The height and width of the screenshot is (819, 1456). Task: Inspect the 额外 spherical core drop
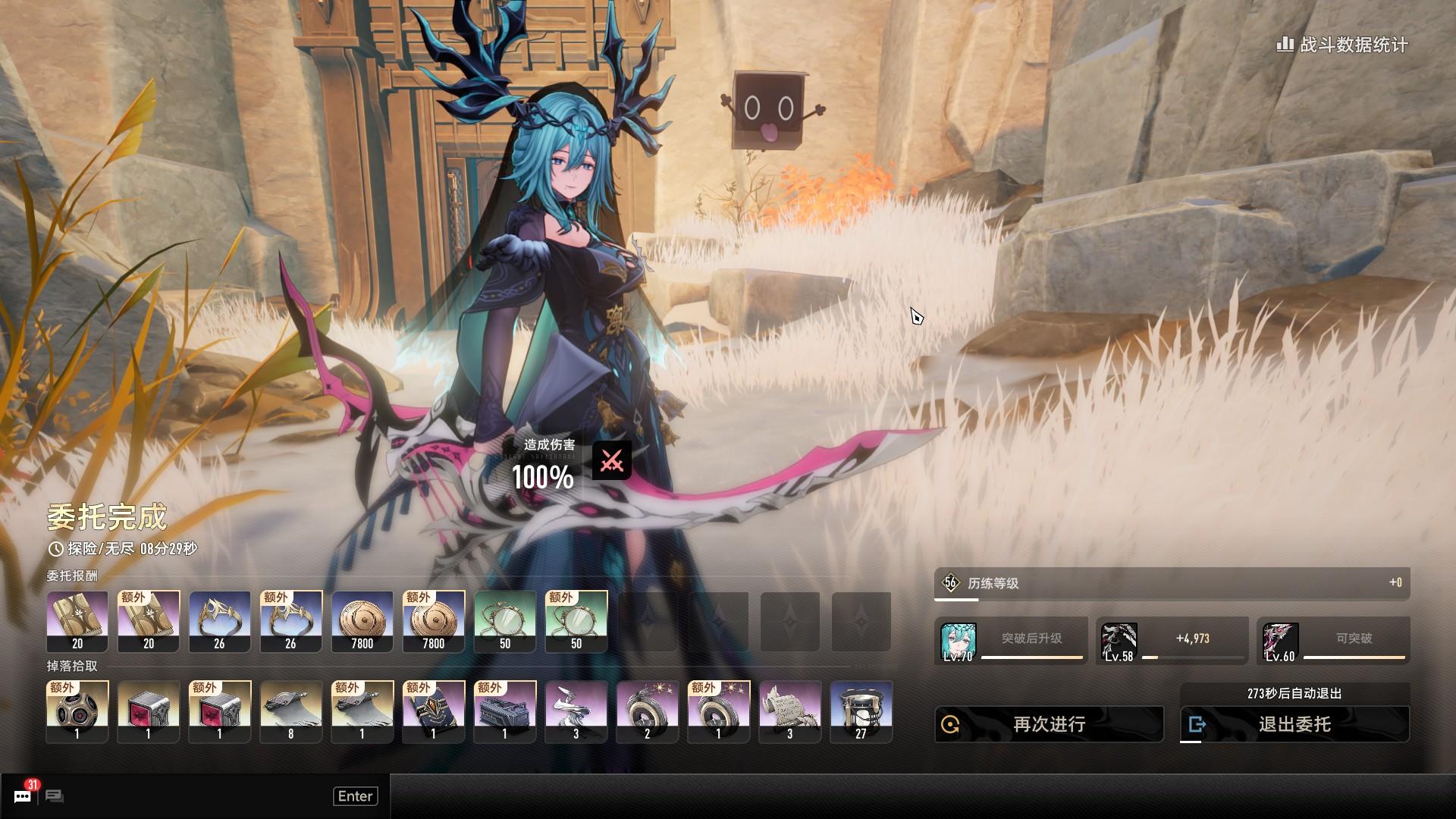pos(77,711)
